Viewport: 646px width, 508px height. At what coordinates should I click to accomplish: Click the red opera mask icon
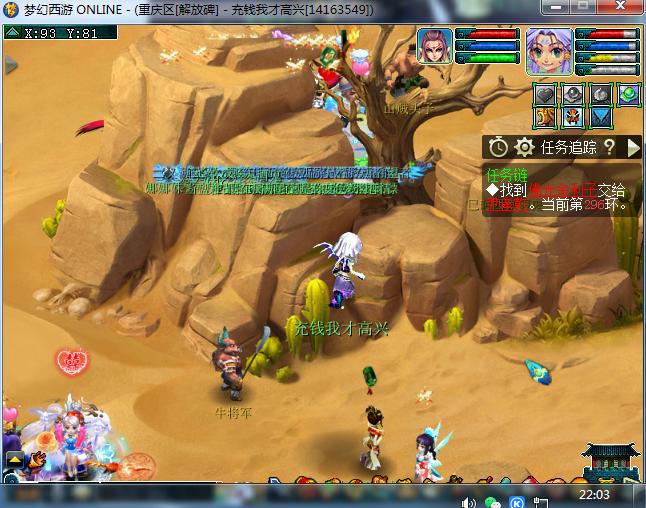pyautogui.click(x=573, y=118)
